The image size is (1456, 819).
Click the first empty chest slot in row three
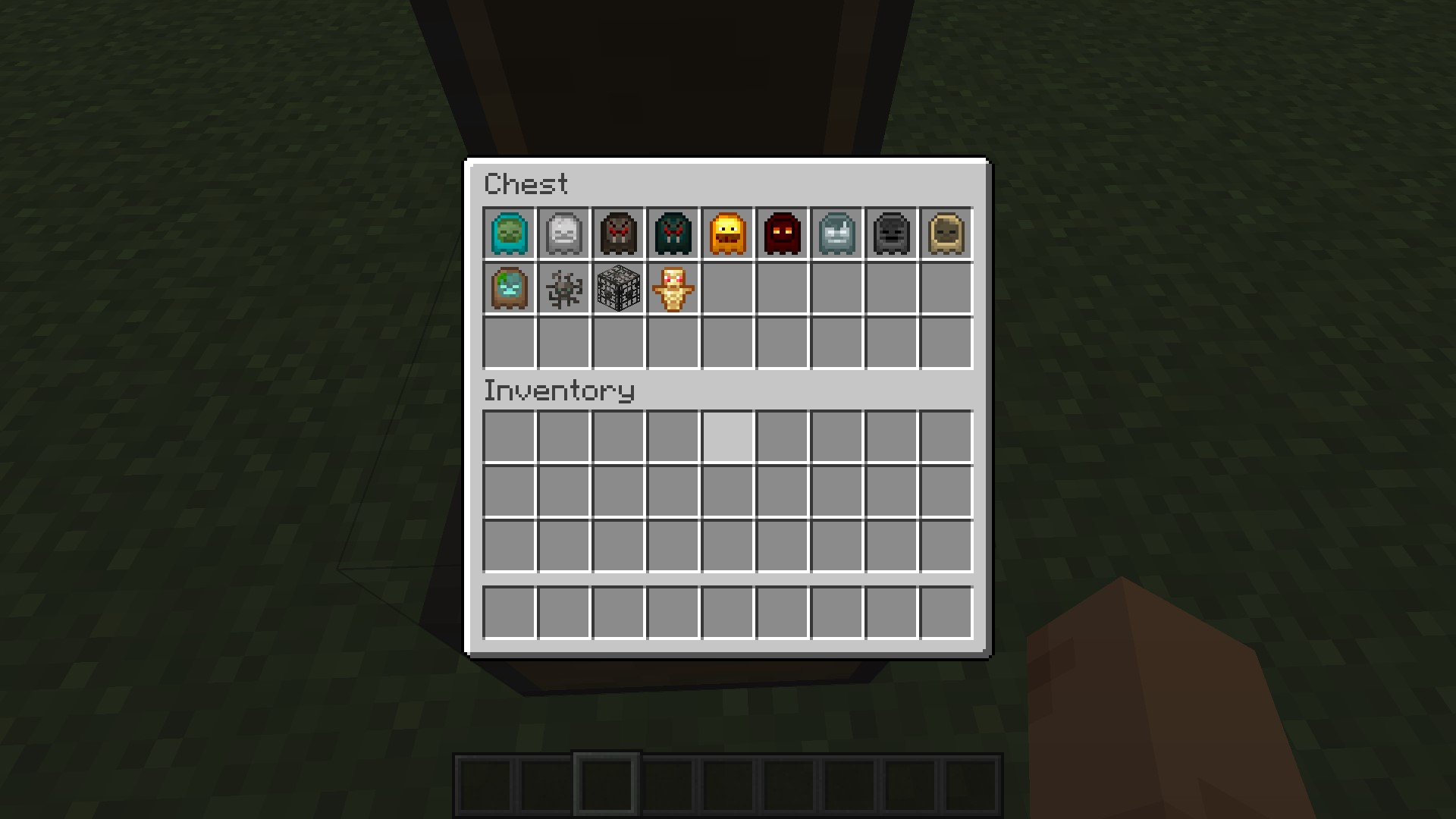tap(507, 344)
